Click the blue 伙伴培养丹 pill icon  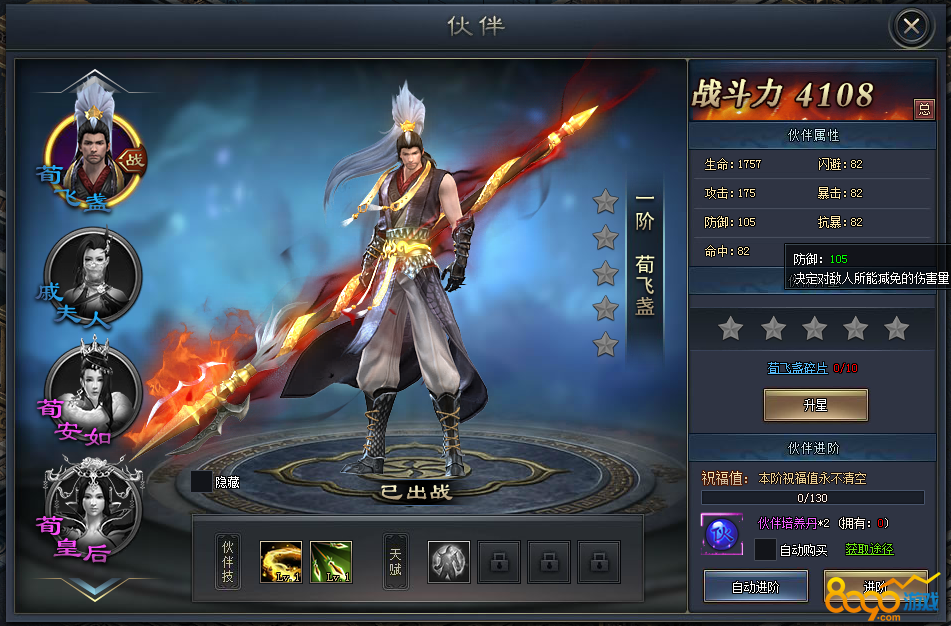click(722, 534)
